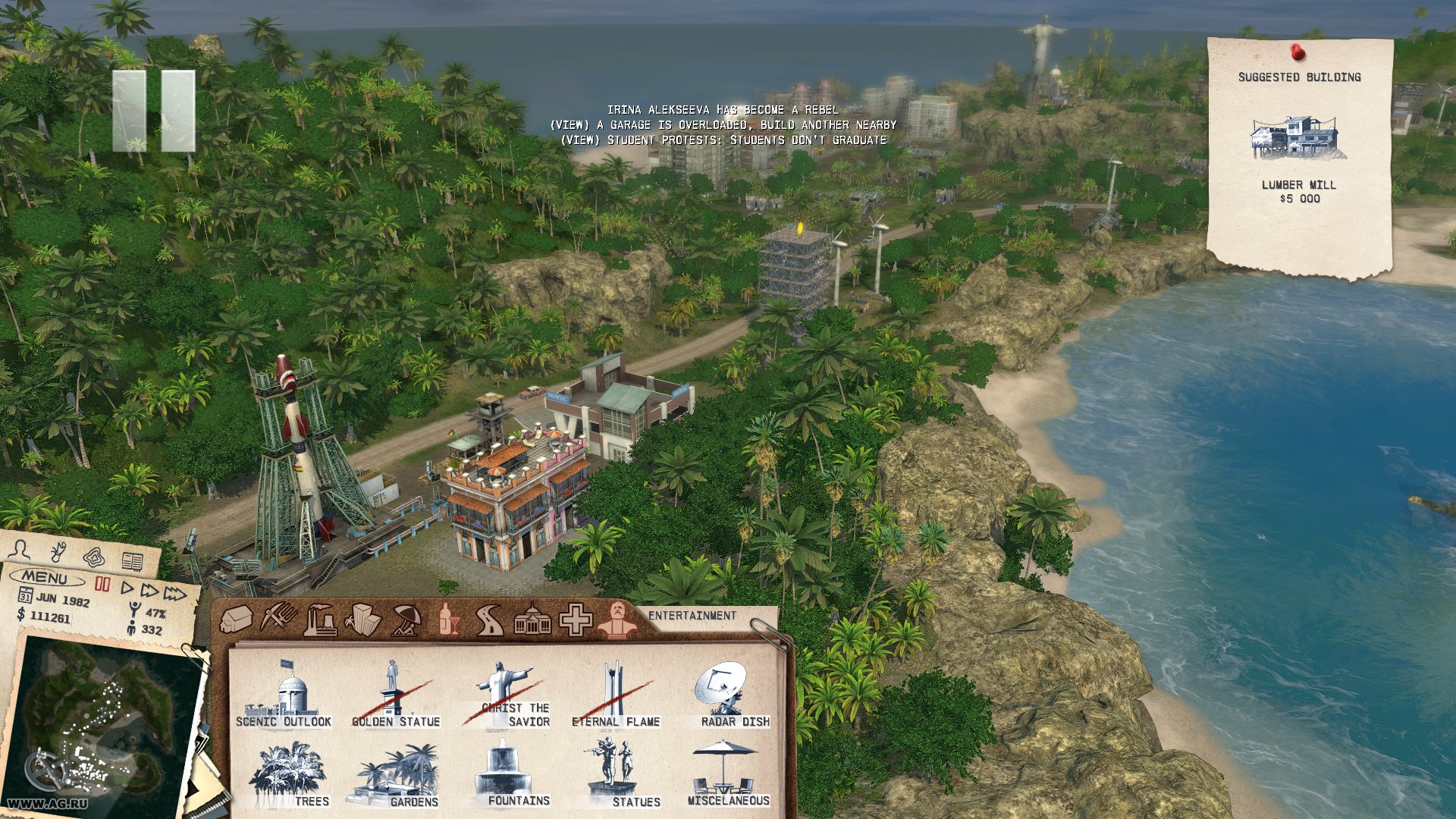Open the almanac book icon
The width and height of the screenshot is (1456, 819).
click(132, 562)
